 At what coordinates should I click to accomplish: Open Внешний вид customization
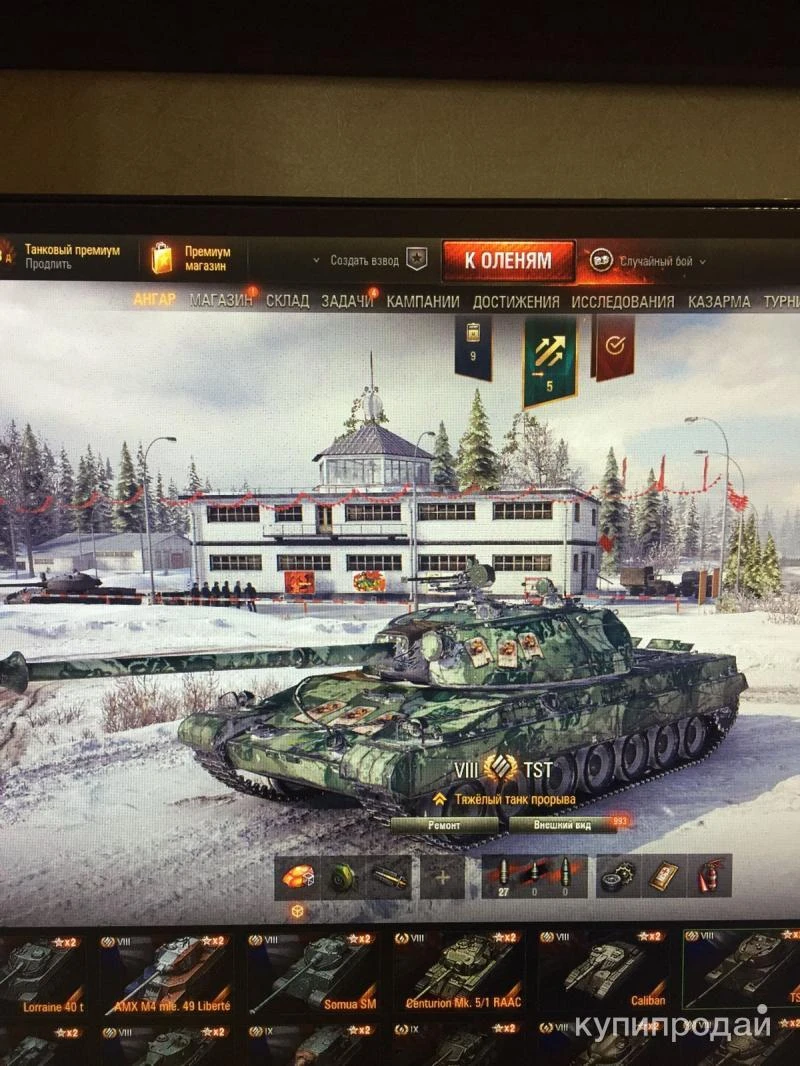click(562, 826)
